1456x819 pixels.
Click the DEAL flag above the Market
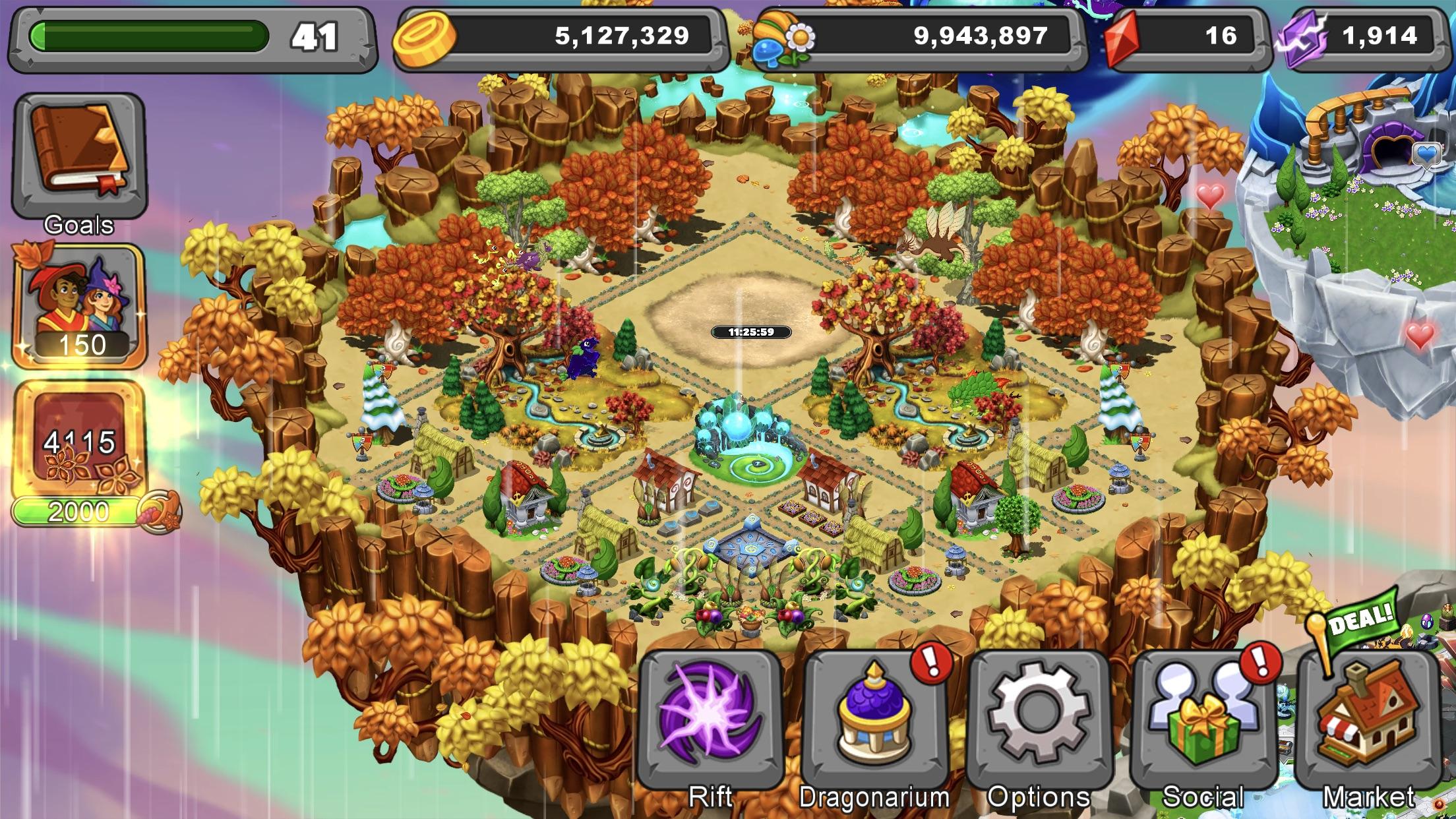pos(1362,617)
